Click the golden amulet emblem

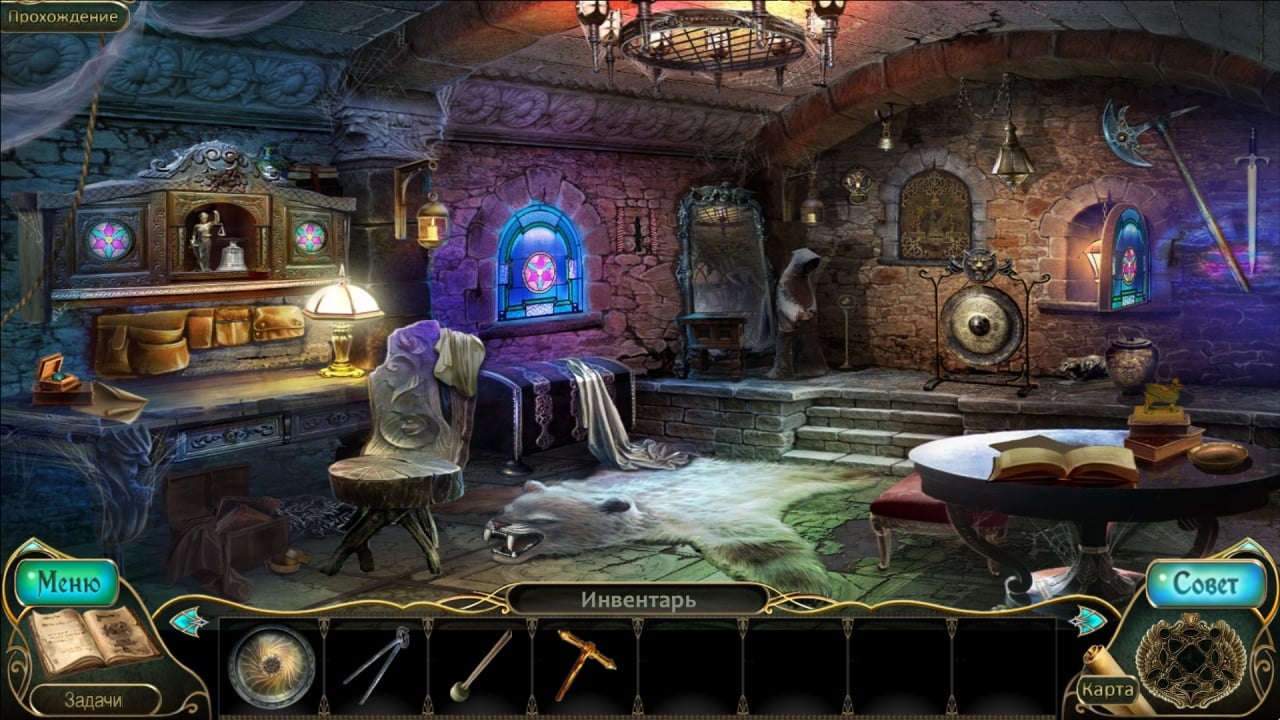tap(1190, 661)
